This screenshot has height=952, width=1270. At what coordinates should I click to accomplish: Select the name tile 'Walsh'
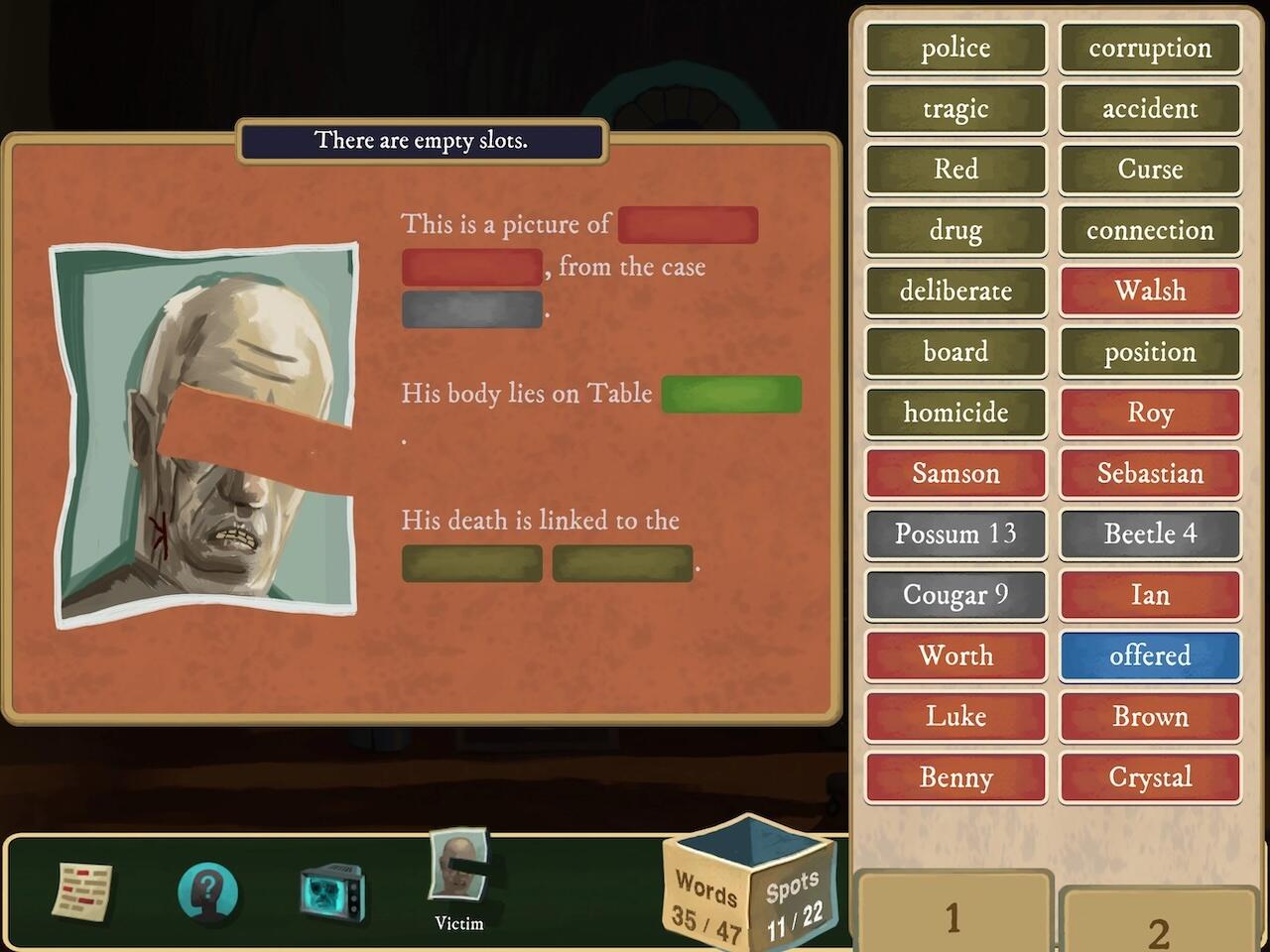click(1150, 292)
